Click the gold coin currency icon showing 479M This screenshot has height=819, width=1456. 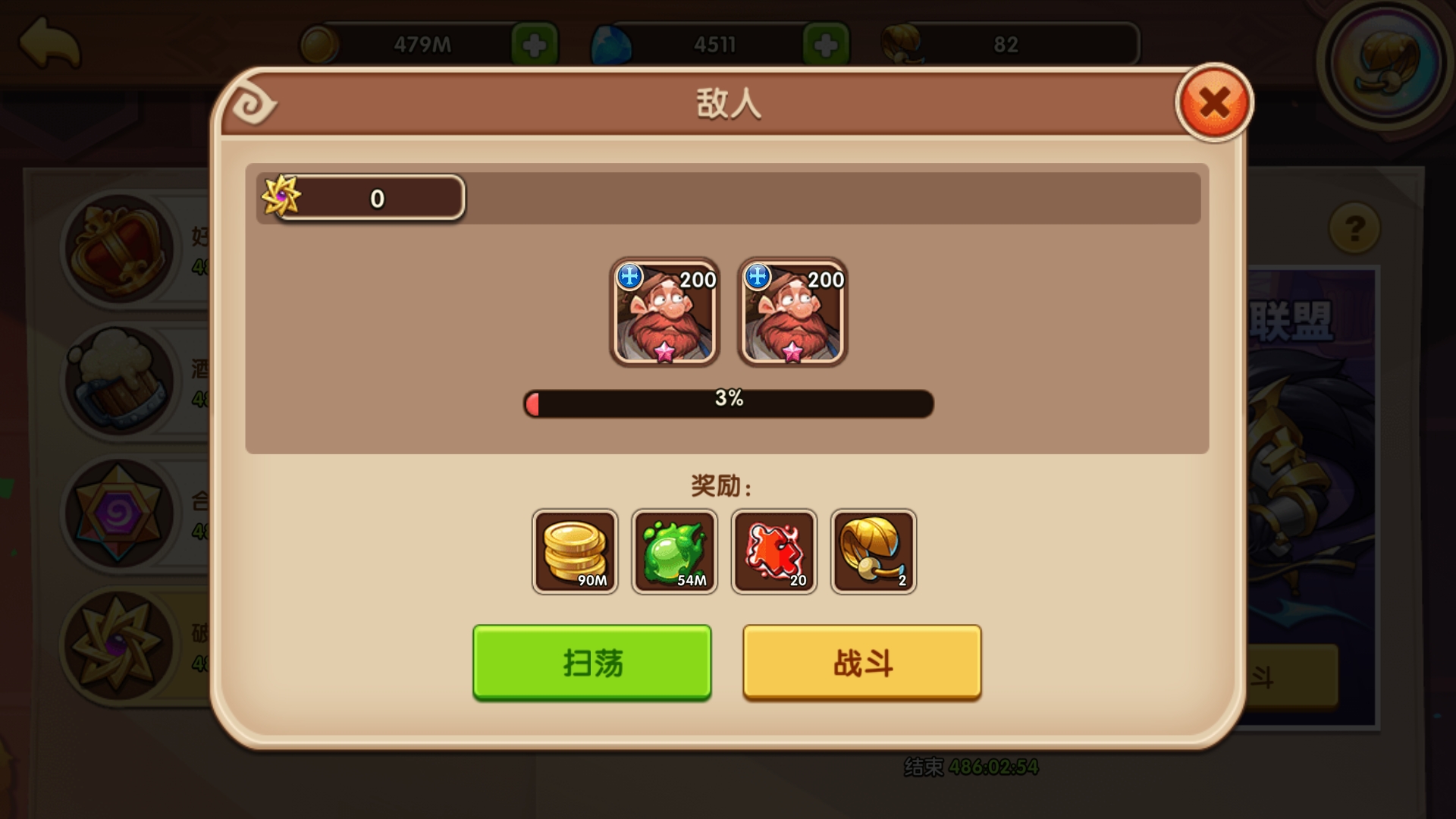click(318, 44)
